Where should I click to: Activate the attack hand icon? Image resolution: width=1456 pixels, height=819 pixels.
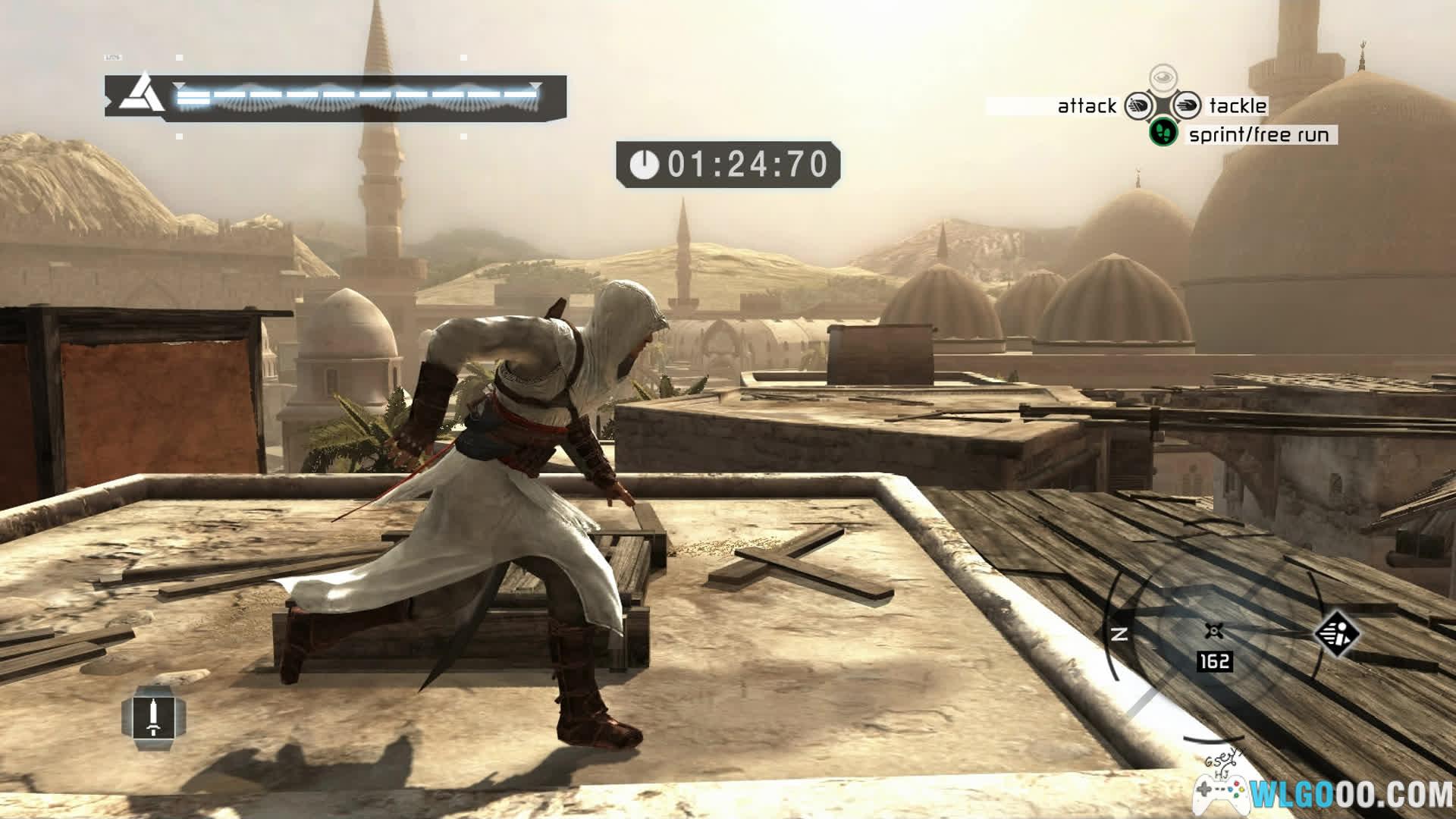[1138, 105]
